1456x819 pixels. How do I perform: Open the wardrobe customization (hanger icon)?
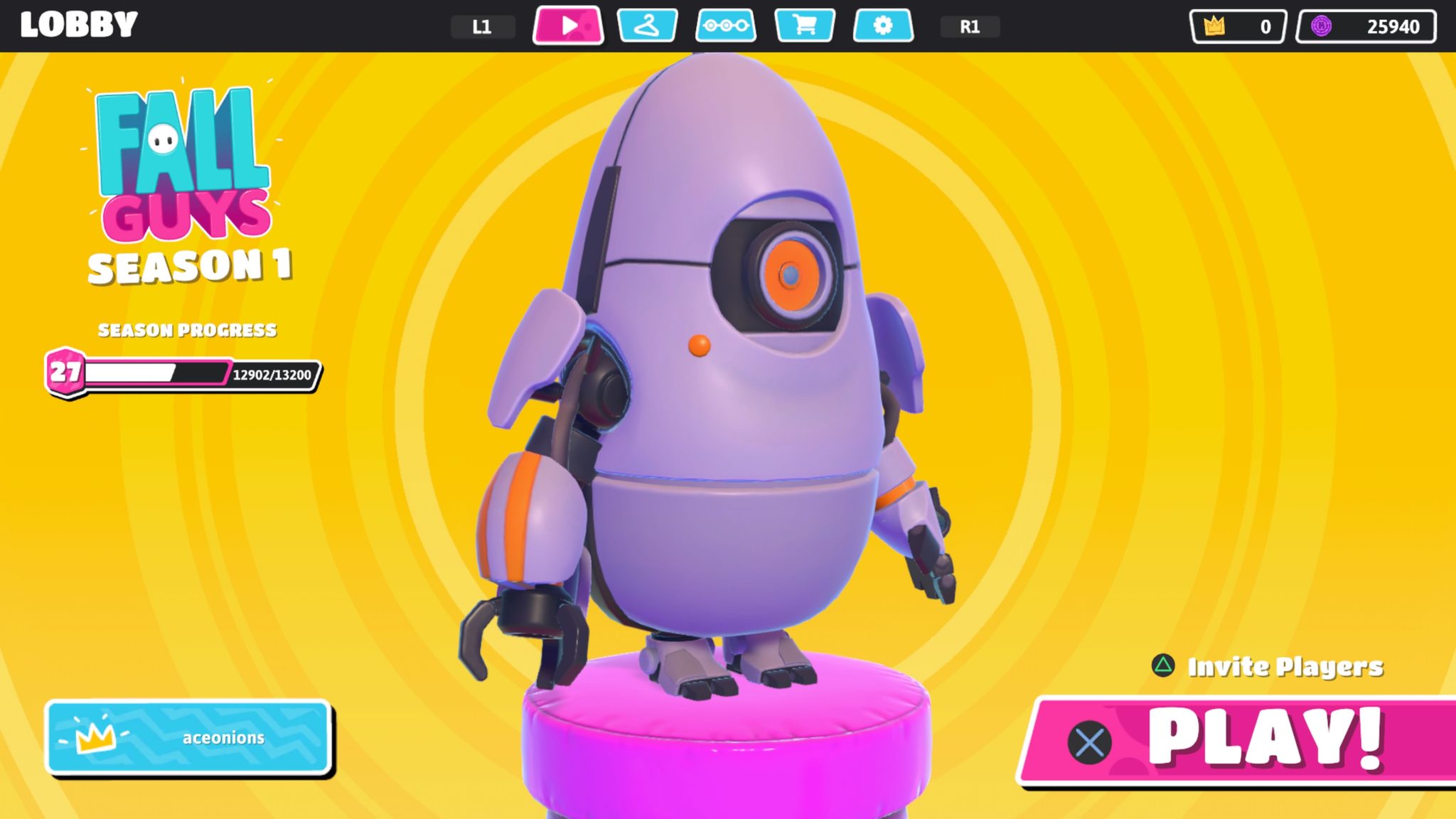click(649, 26)
